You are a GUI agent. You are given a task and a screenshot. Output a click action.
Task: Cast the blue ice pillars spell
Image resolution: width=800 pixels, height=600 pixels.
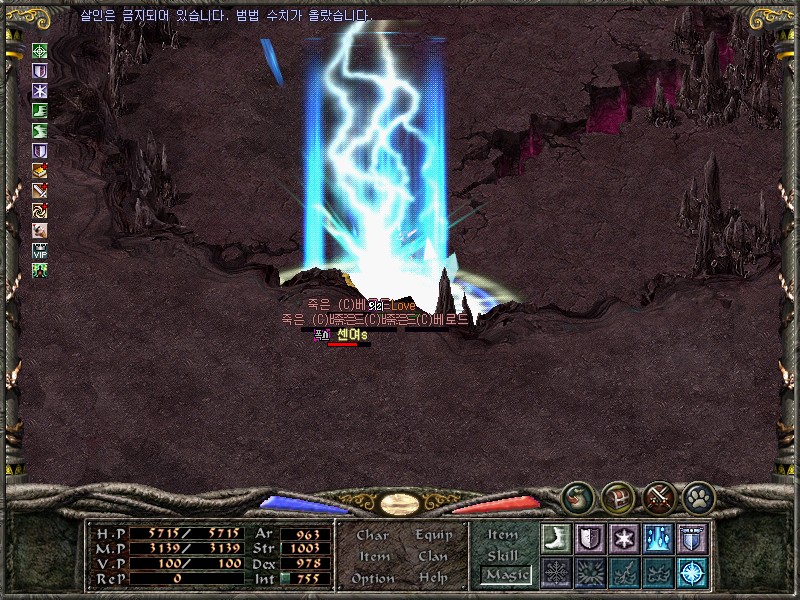tap(657, 537)
